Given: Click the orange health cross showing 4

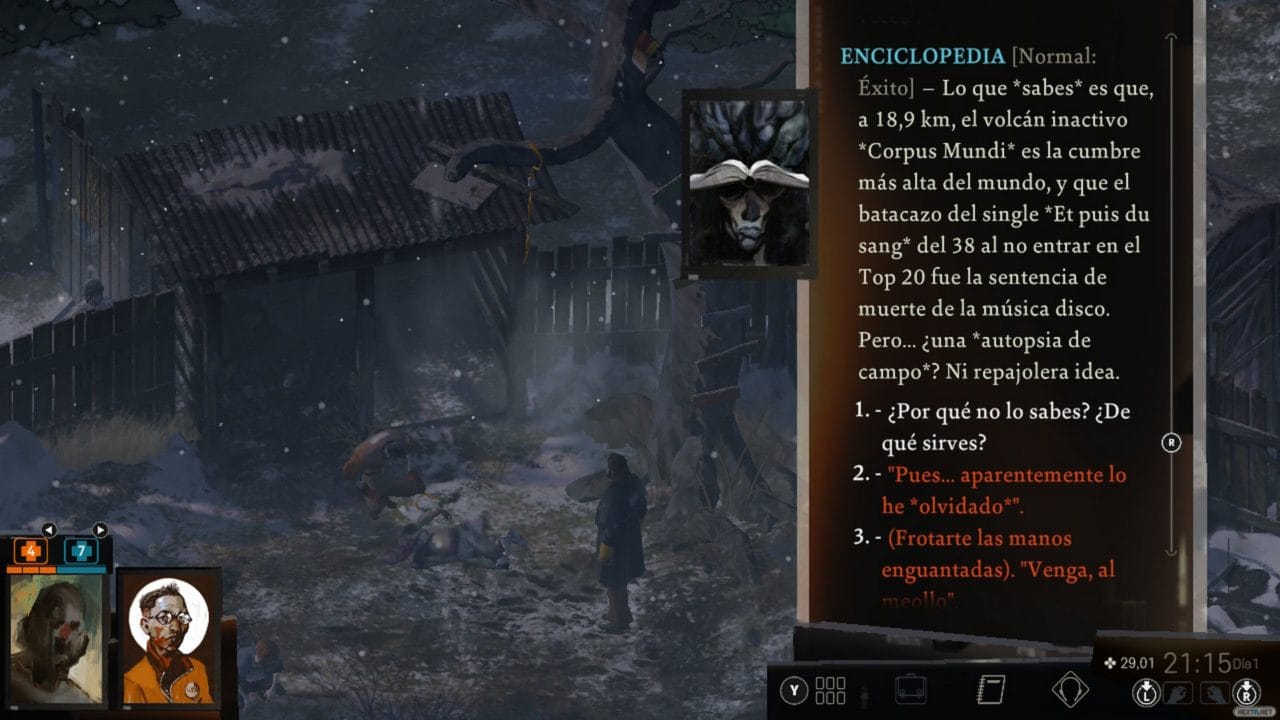Looking at the screenshot, I should pos(30,550).
